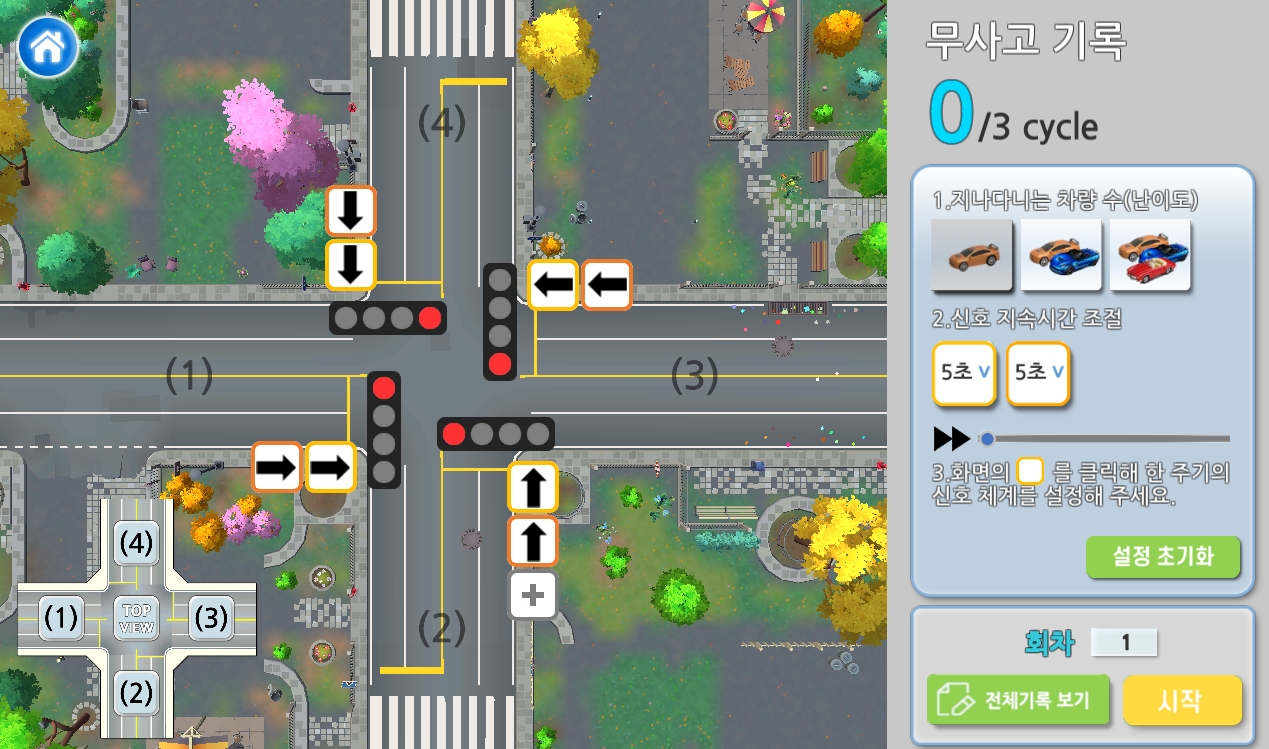Open 전체기록 보기 full records

coord(1018,700)
